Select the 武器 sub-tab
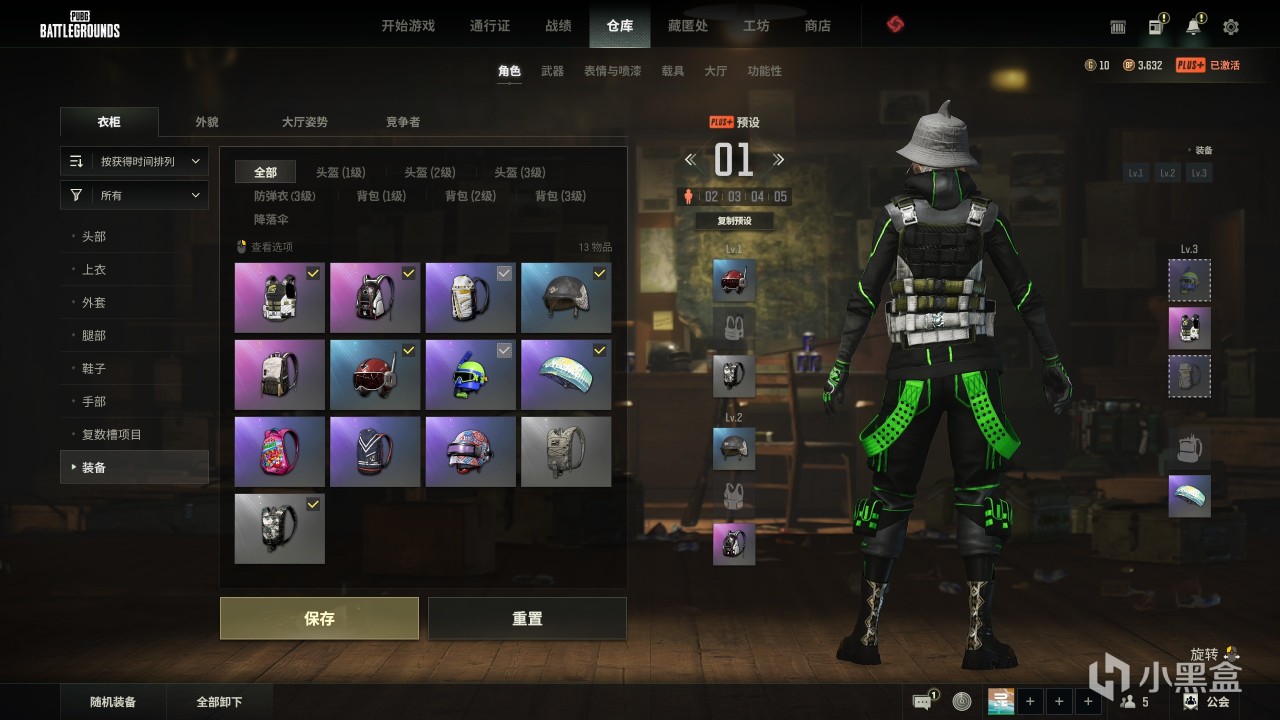 (552, 71)
